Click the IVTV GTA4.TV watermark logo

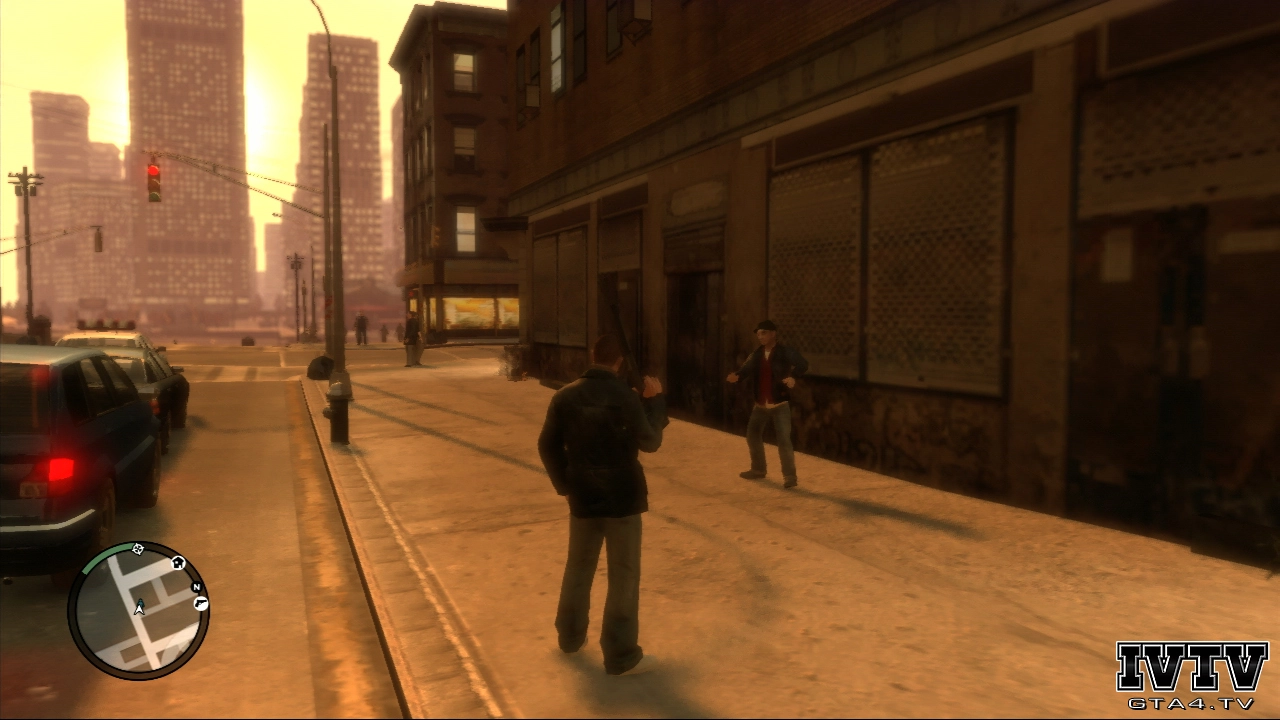[x=1191, y=675]
